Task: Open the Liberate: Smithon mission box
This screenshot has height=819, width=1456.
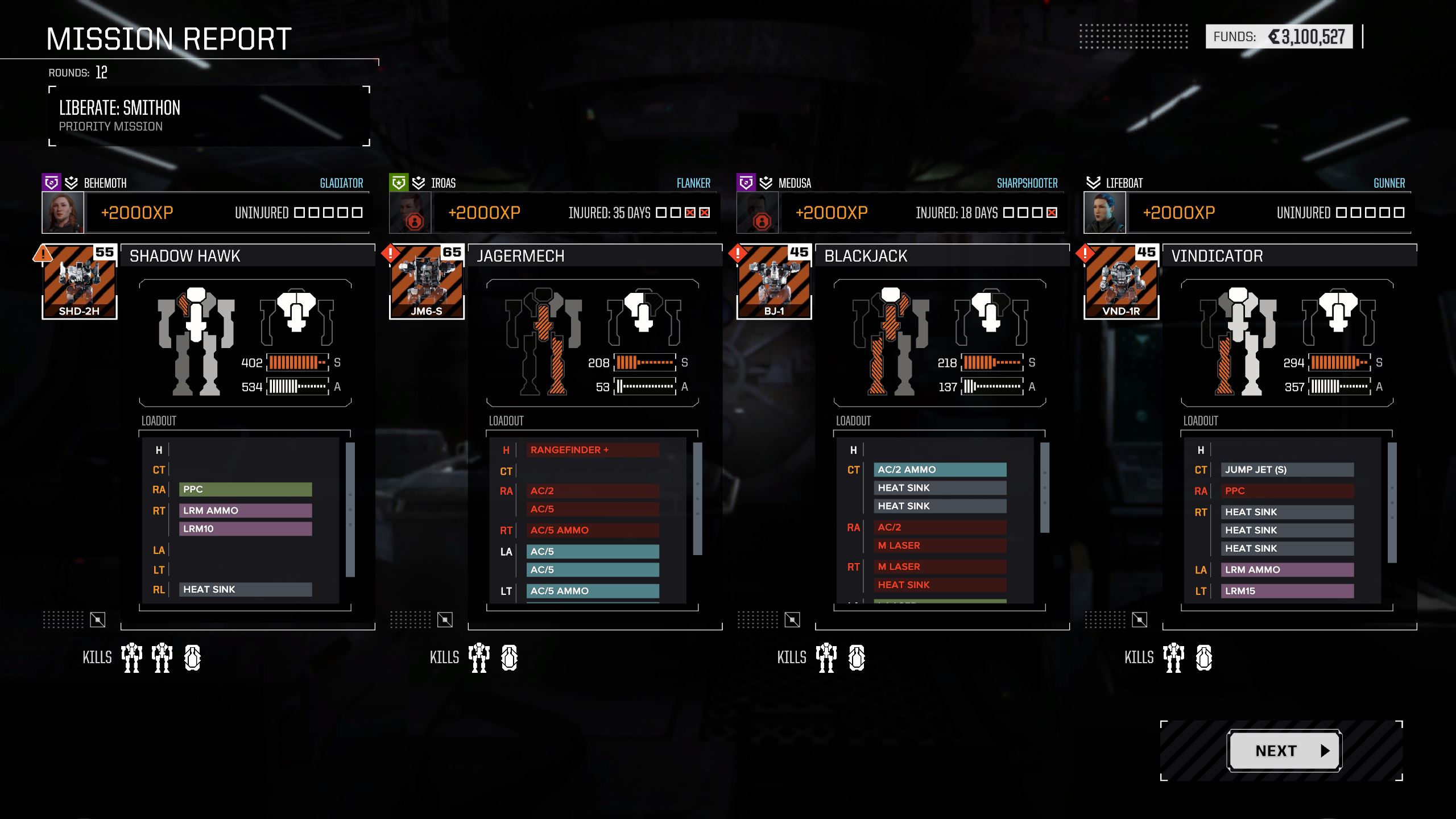Action: 209,116
